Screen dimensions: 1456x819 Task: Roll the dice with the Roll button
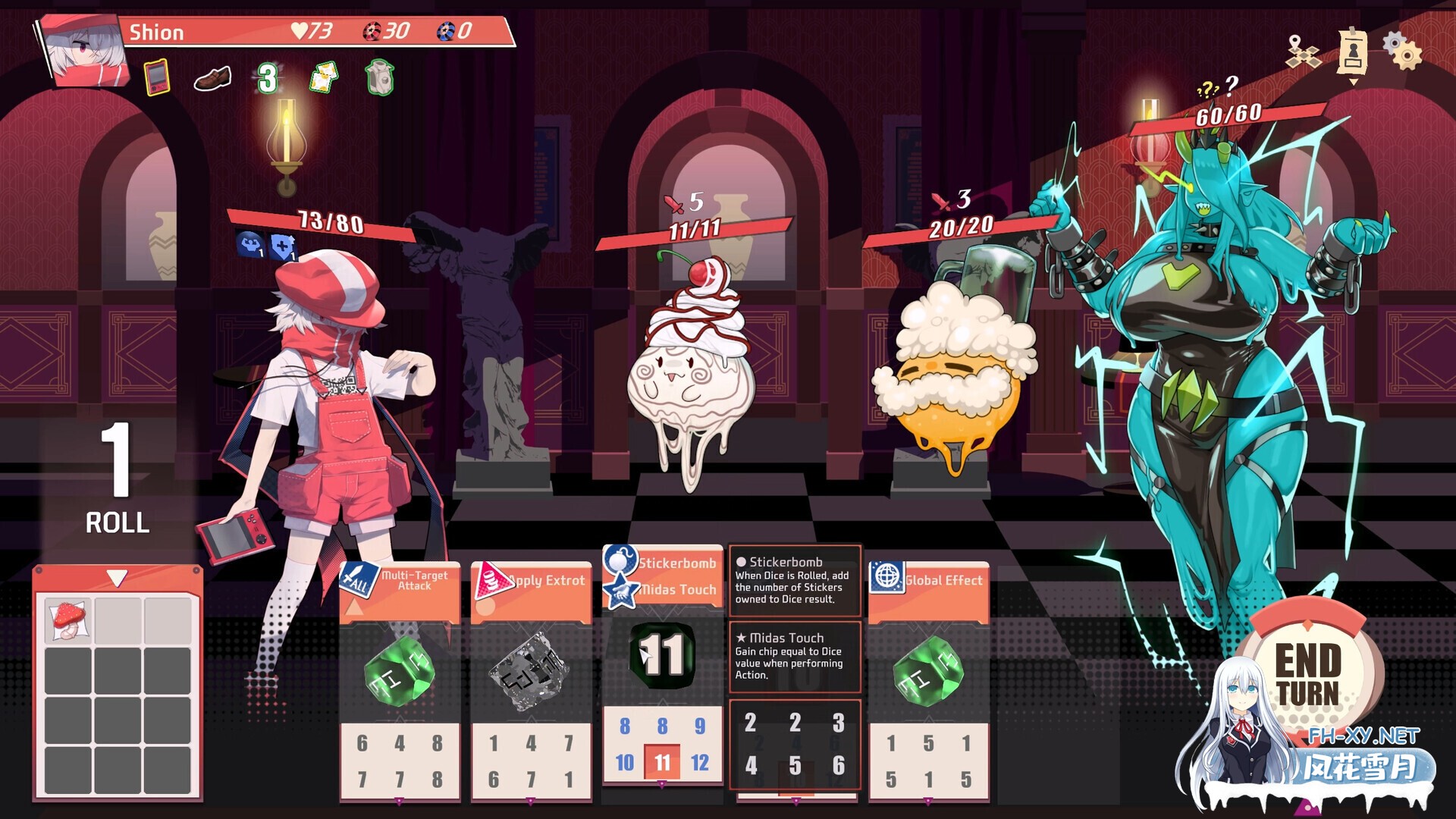tap(117, 479)
